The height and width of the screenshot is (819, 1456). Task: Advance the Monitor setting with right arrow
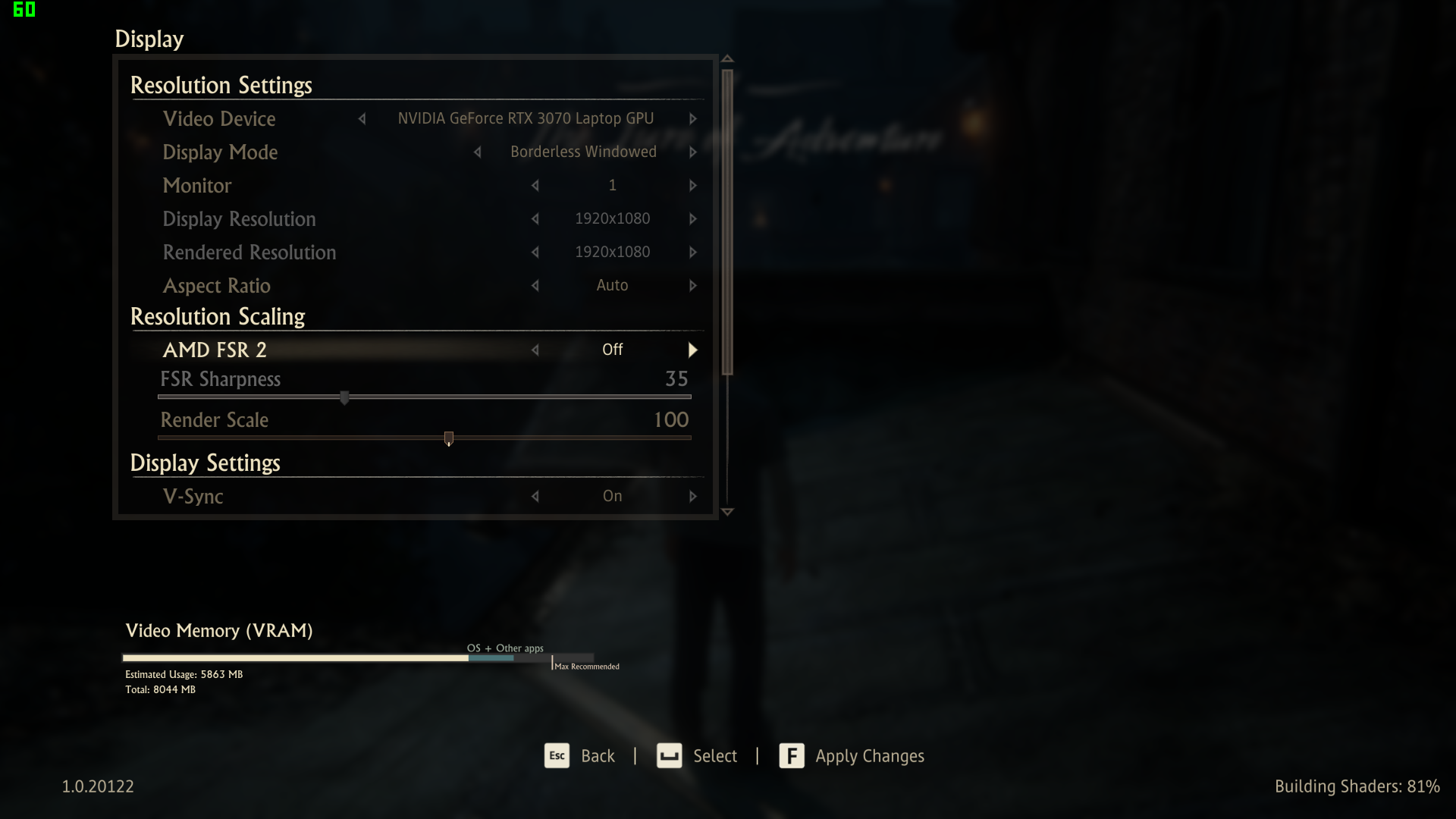[x=692, y=186]
